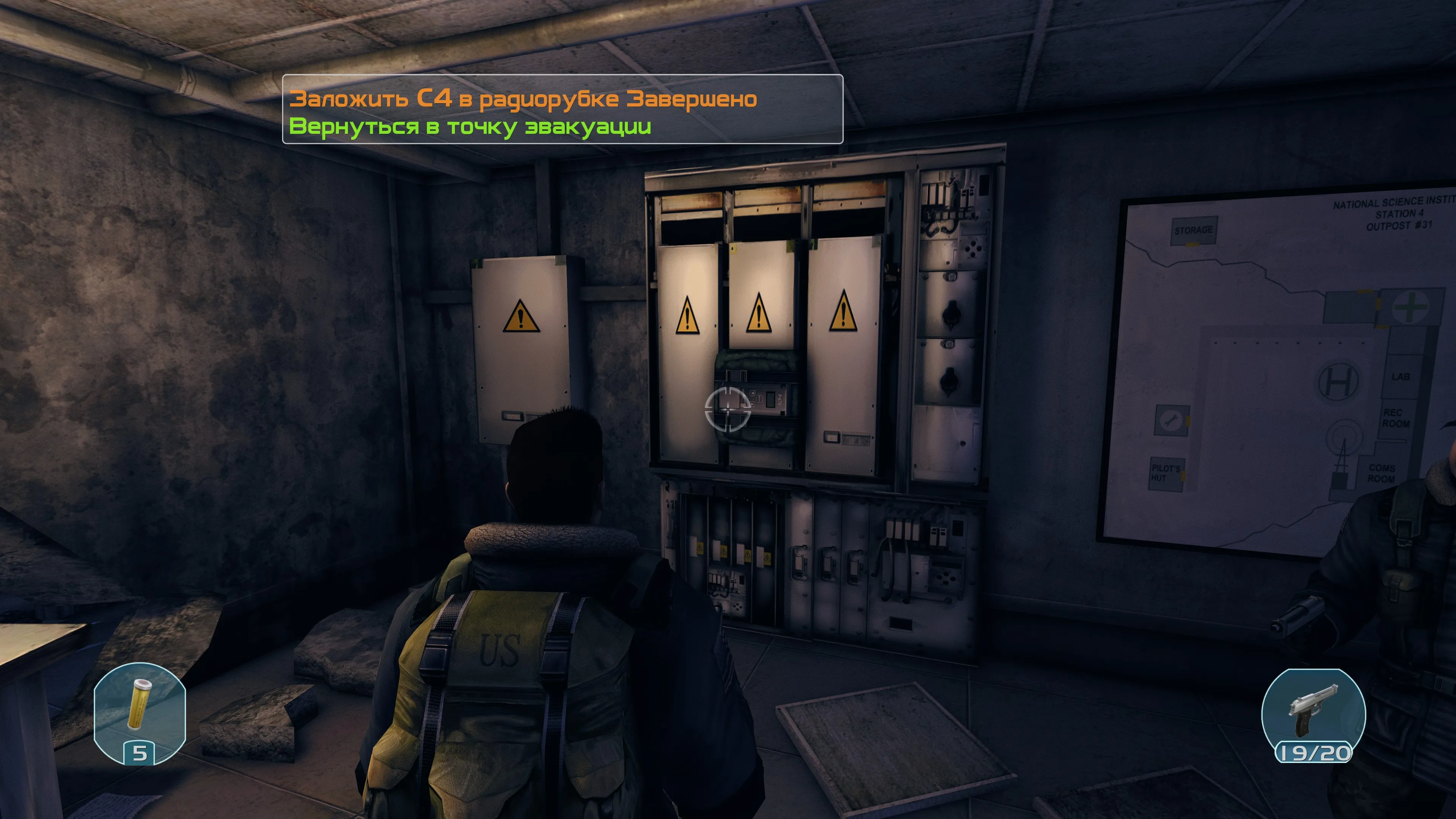Open the mission objectives panel
This screenshot has height=819, width=1456.
point(562,110)
